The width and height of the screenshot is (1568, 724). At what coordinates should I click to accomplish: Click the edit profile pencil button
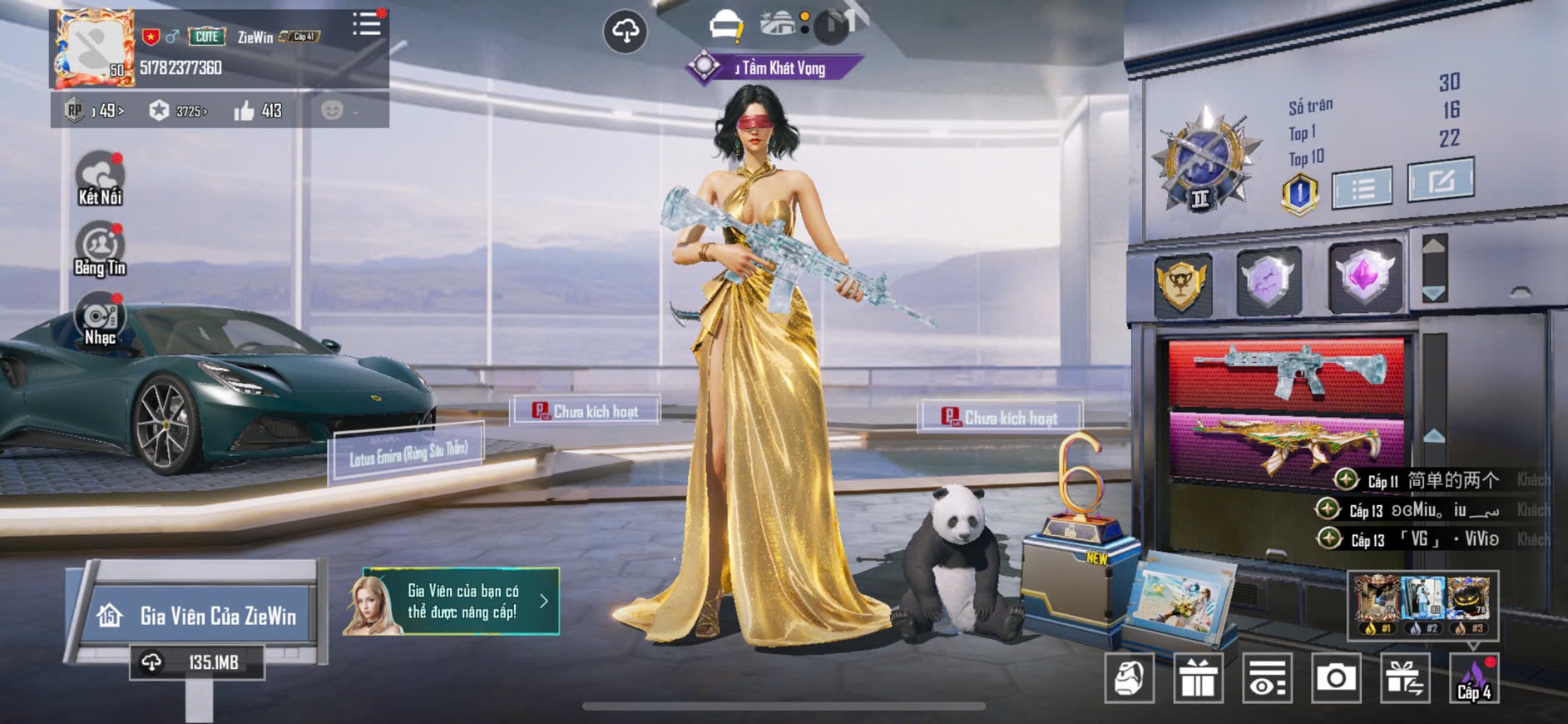1440,180
